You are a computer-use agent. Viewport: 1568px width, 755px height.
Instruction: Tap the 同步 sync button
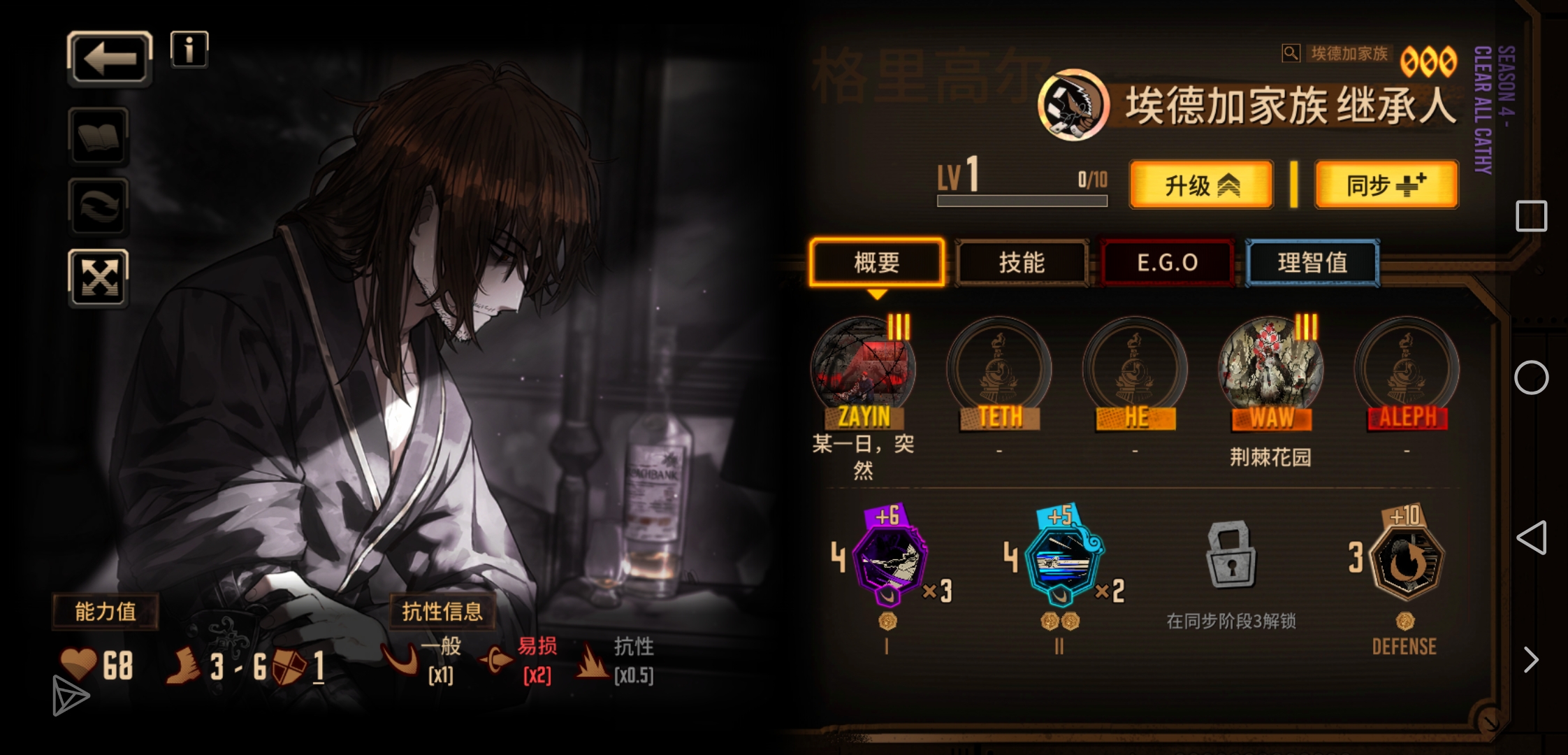coord(1386,185)
